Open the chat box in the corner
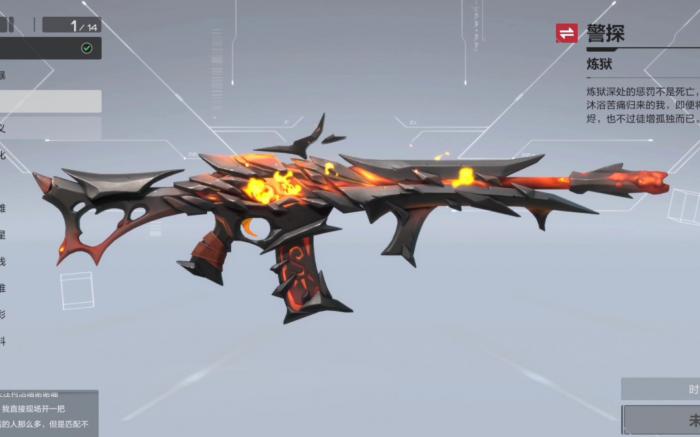 click(x=48, y=412)
